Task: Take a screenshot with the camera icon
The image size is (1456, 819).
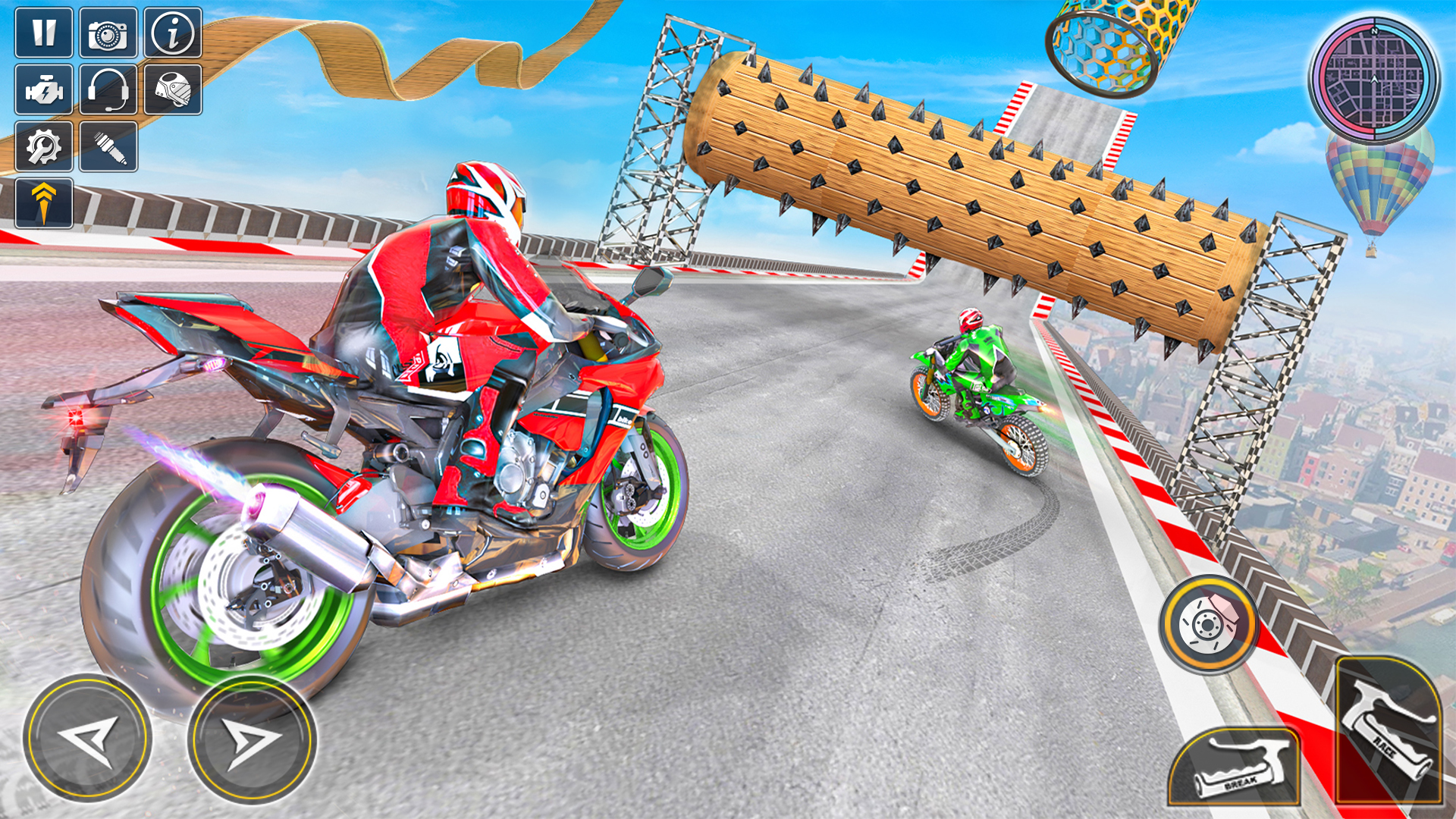Action: click(x=106, y=34)
